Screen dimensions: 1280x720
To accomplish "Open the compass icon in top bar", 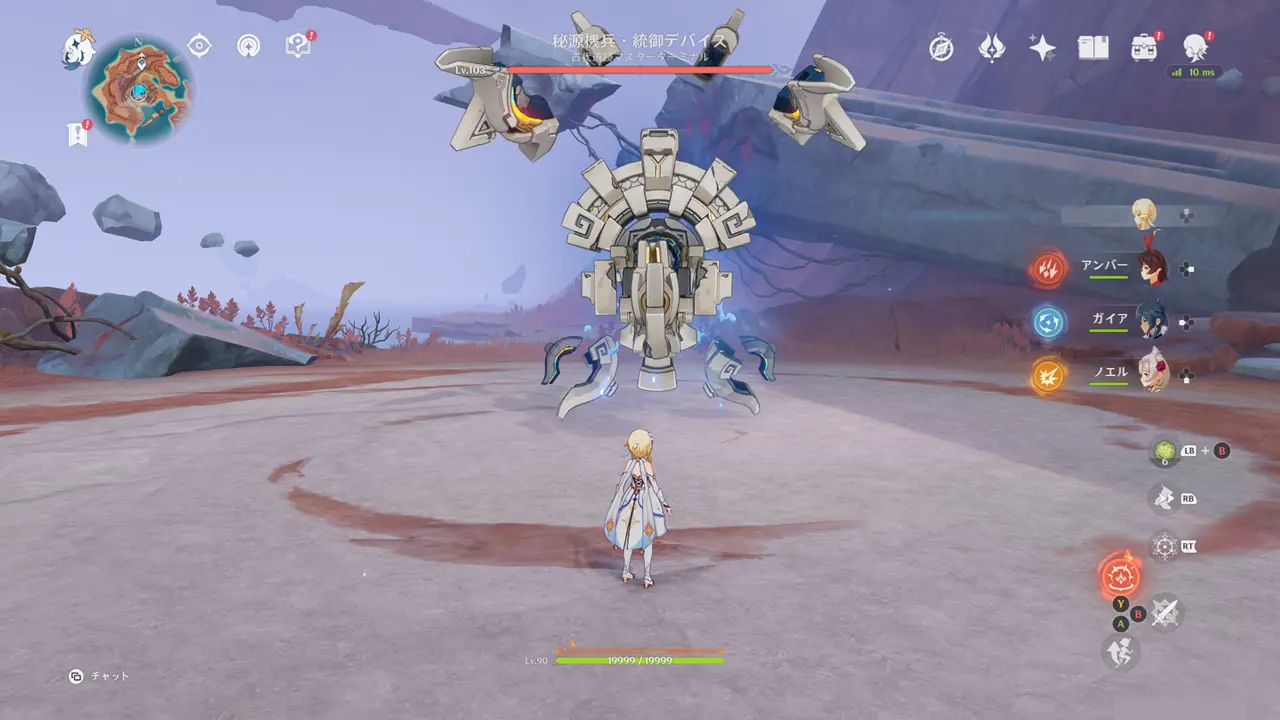I will coord(941,48).
